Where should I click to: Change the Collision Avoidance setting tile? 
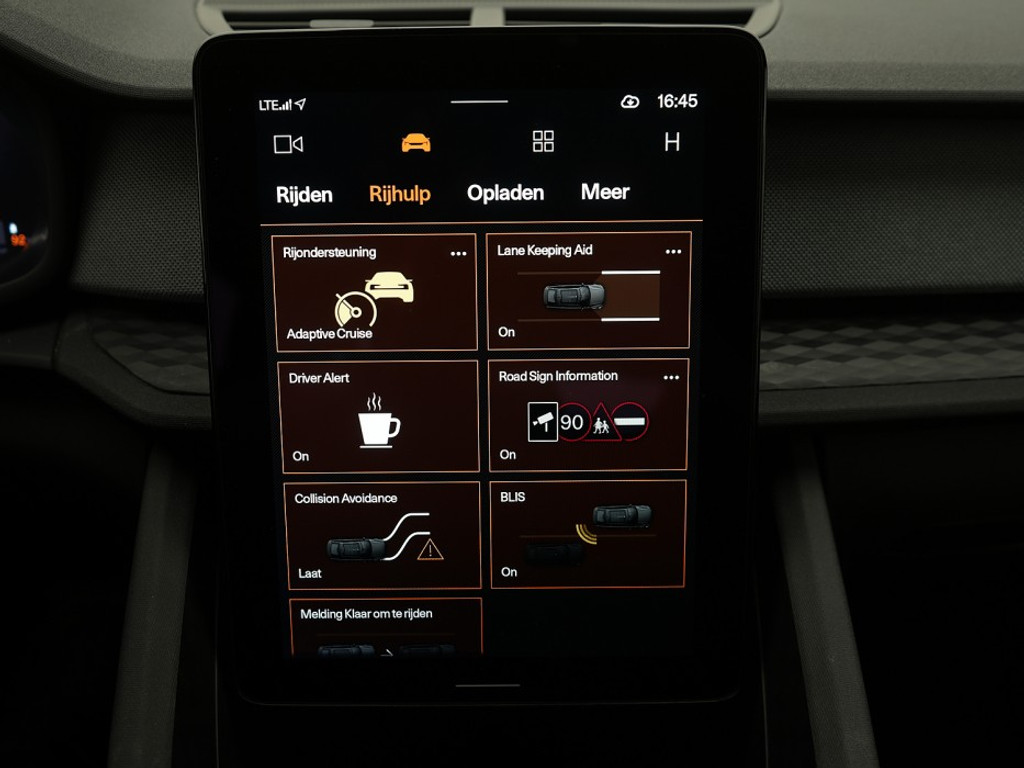[x=382, y=536]
